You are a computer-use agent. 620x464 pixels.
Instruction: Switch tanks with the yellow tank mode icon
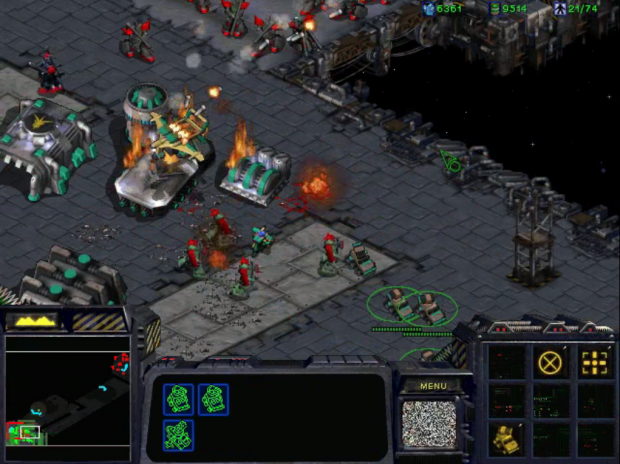[506, 437]
